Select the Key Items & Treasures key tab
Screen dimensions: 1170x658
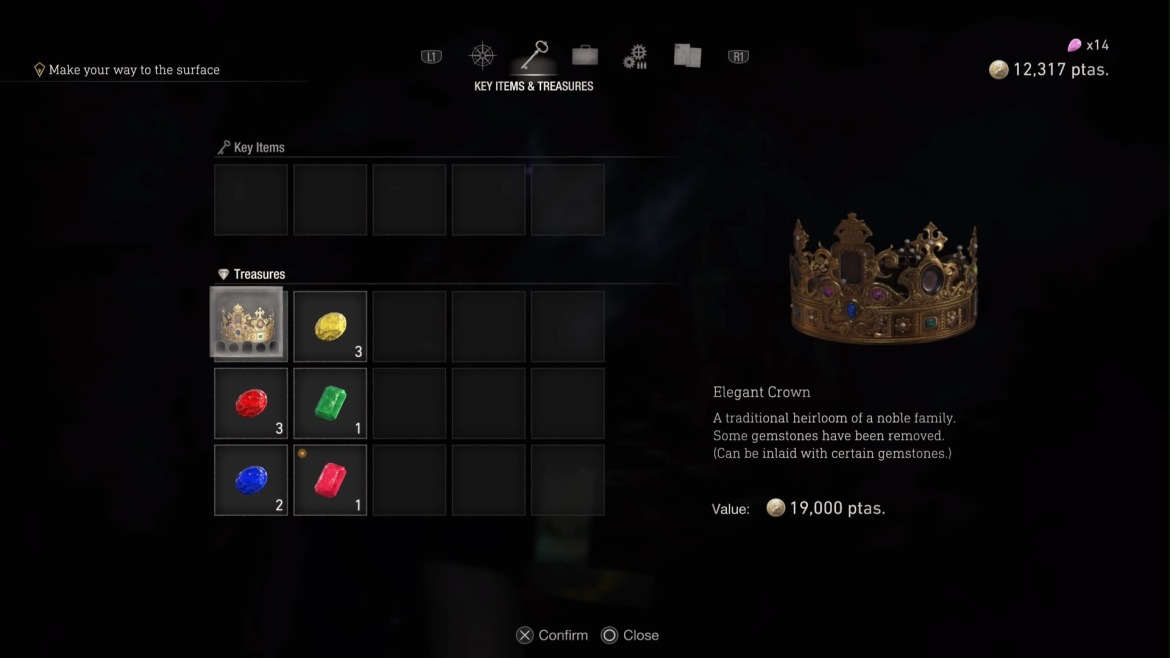tap(534, 55)
